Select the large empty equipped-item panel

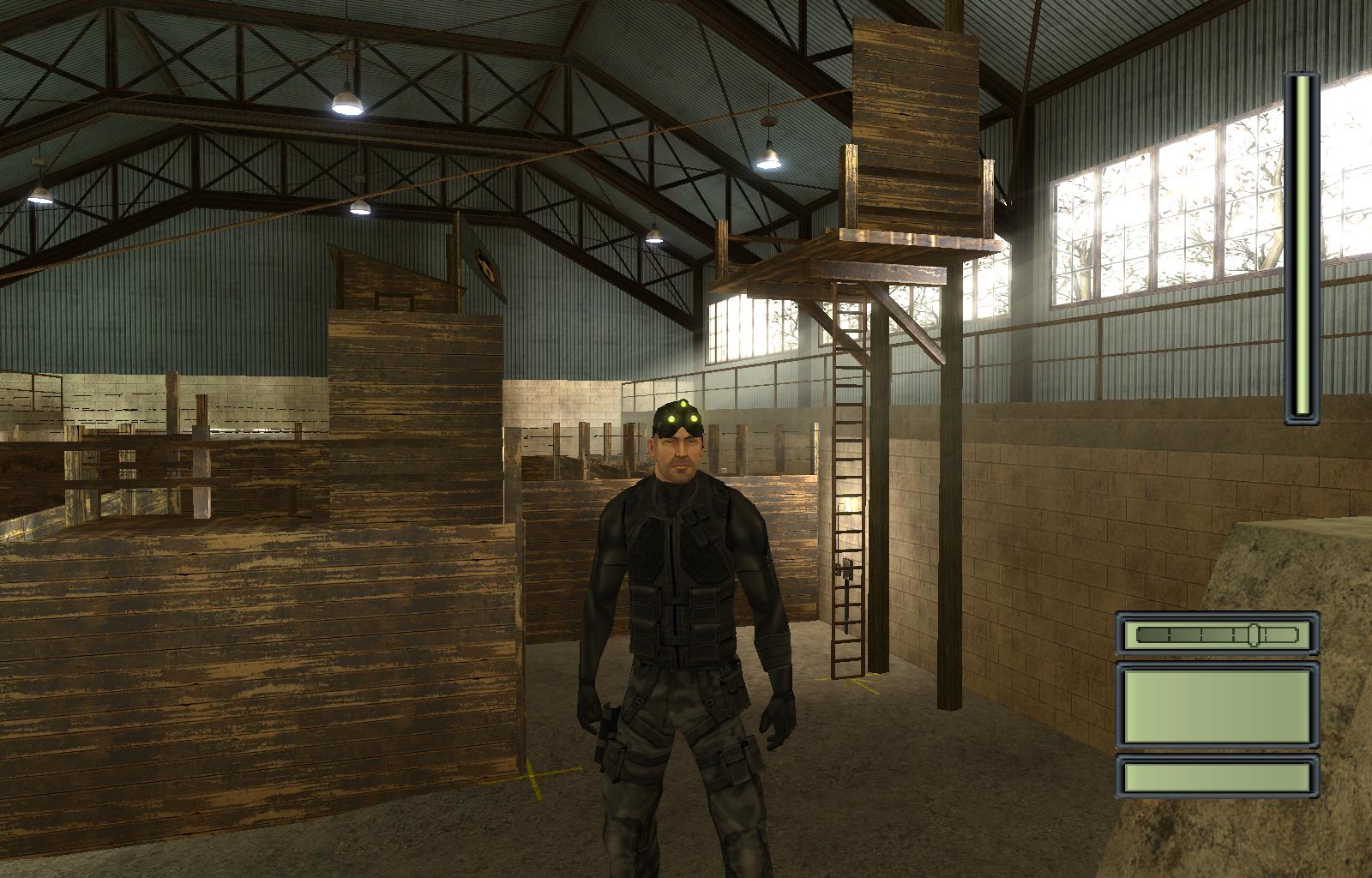point(1217,706)
